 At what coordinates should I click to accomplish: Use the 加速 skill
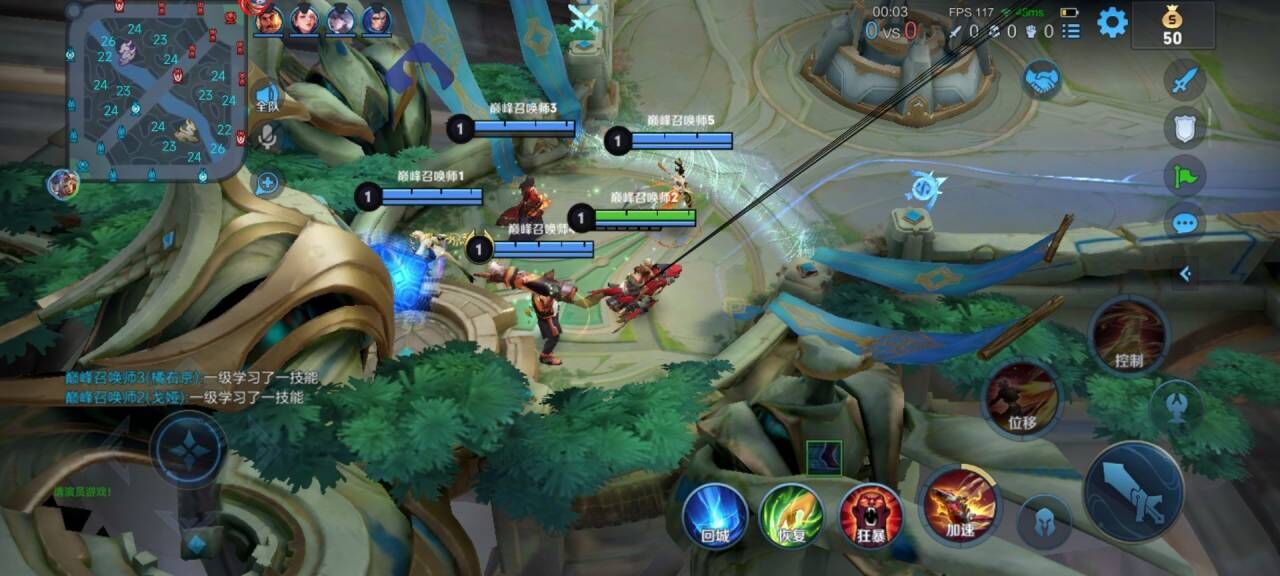click(x=959, y=504)
